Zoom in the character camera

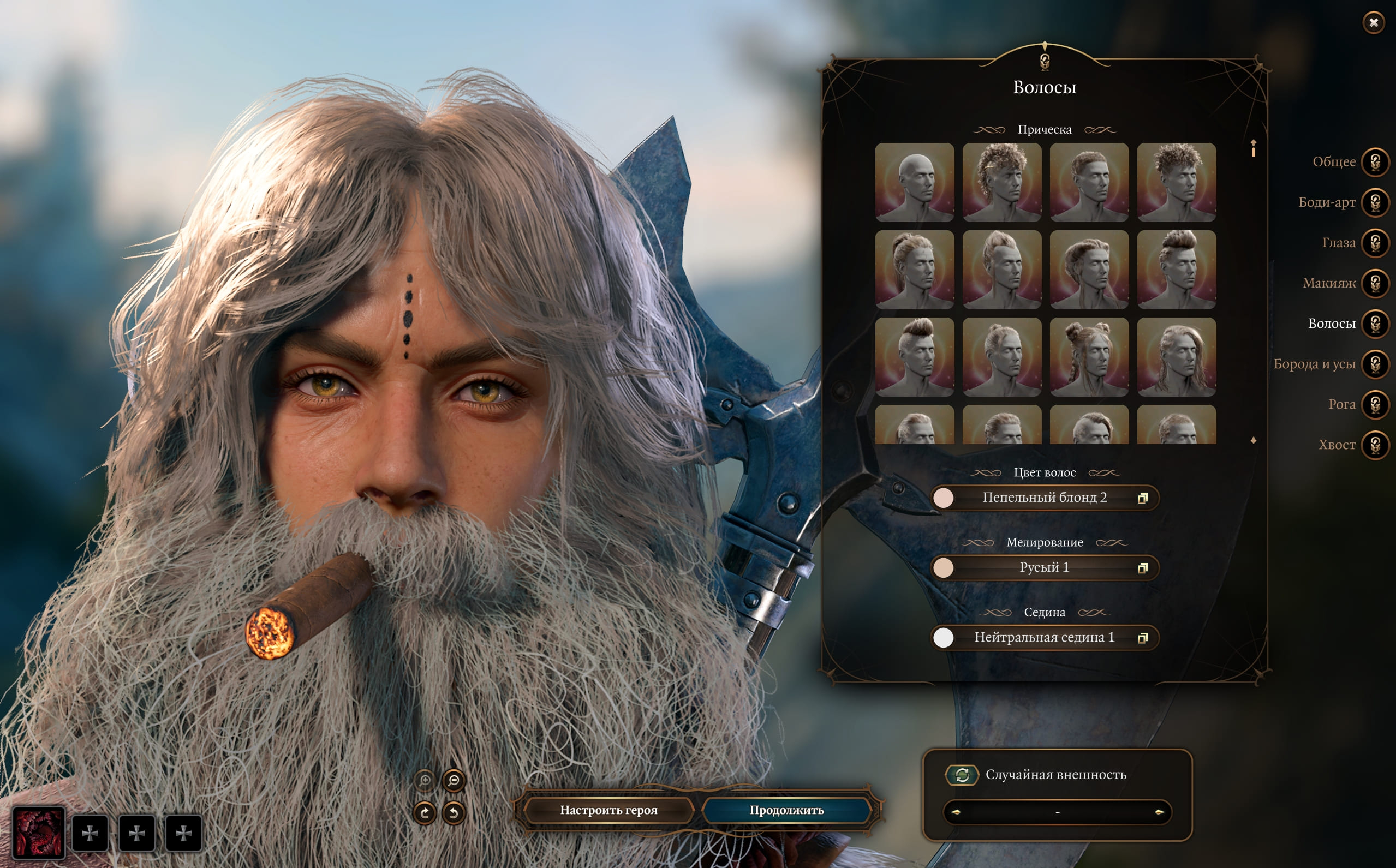coord(425,780)
